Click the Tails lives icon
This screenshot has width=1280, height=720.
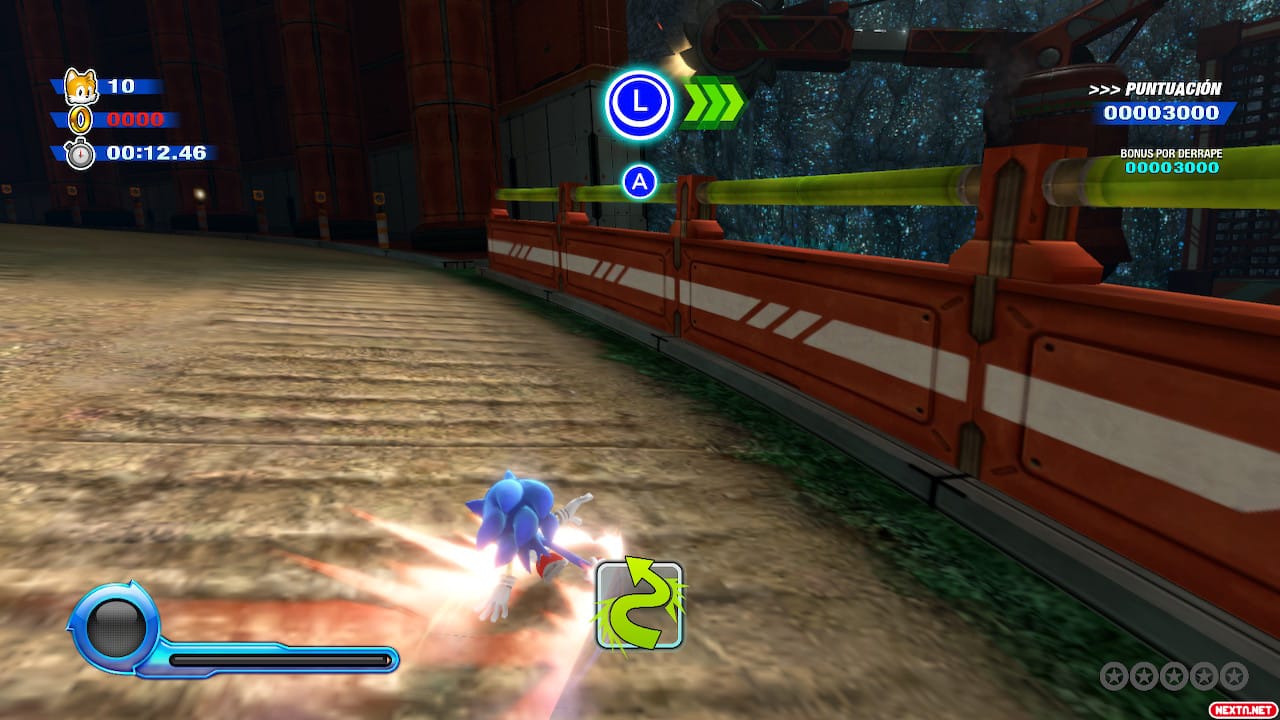point(80,87)
